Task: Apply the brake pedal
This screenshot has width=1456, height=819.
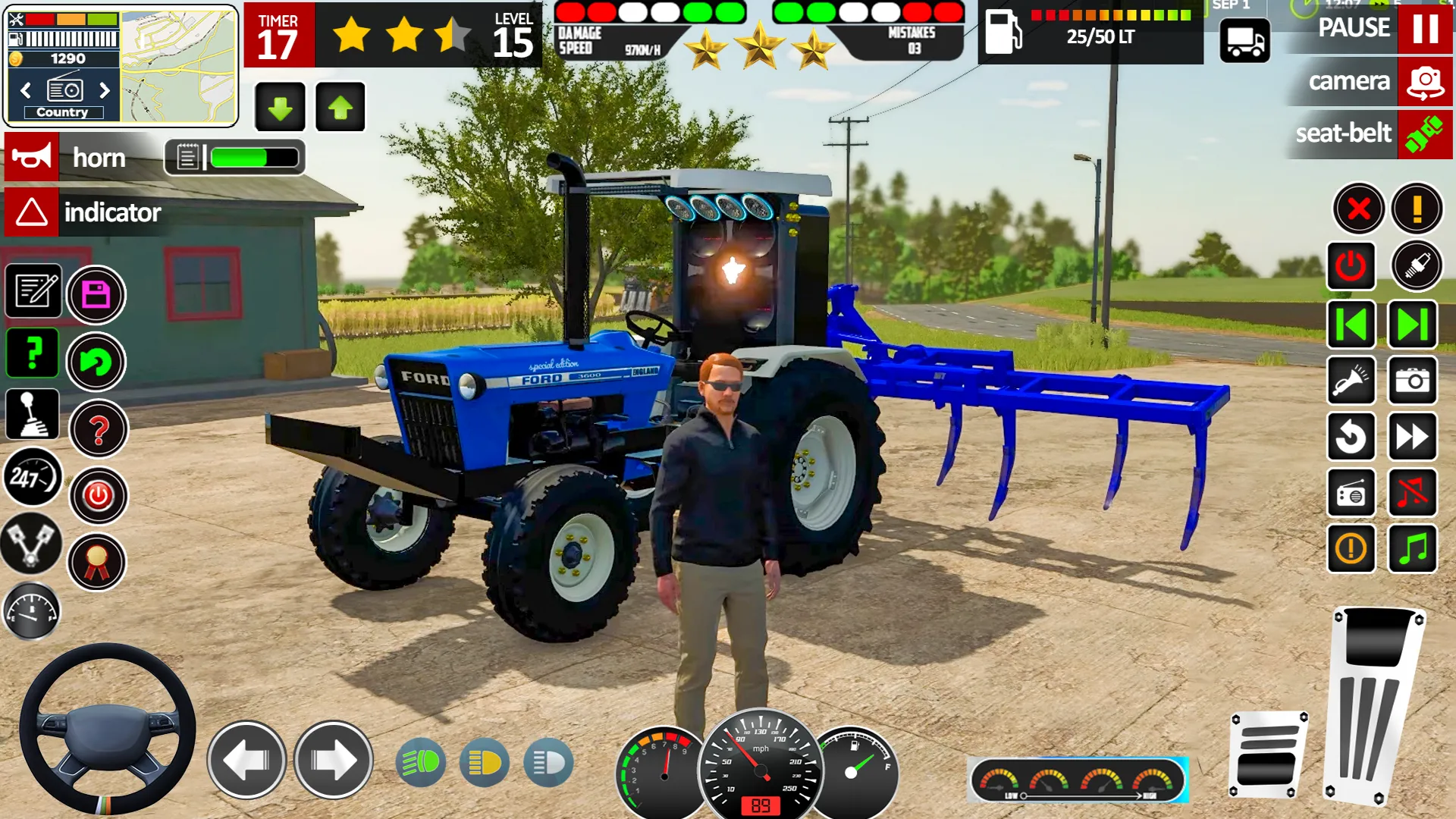Action: (x=1267, y=753)
